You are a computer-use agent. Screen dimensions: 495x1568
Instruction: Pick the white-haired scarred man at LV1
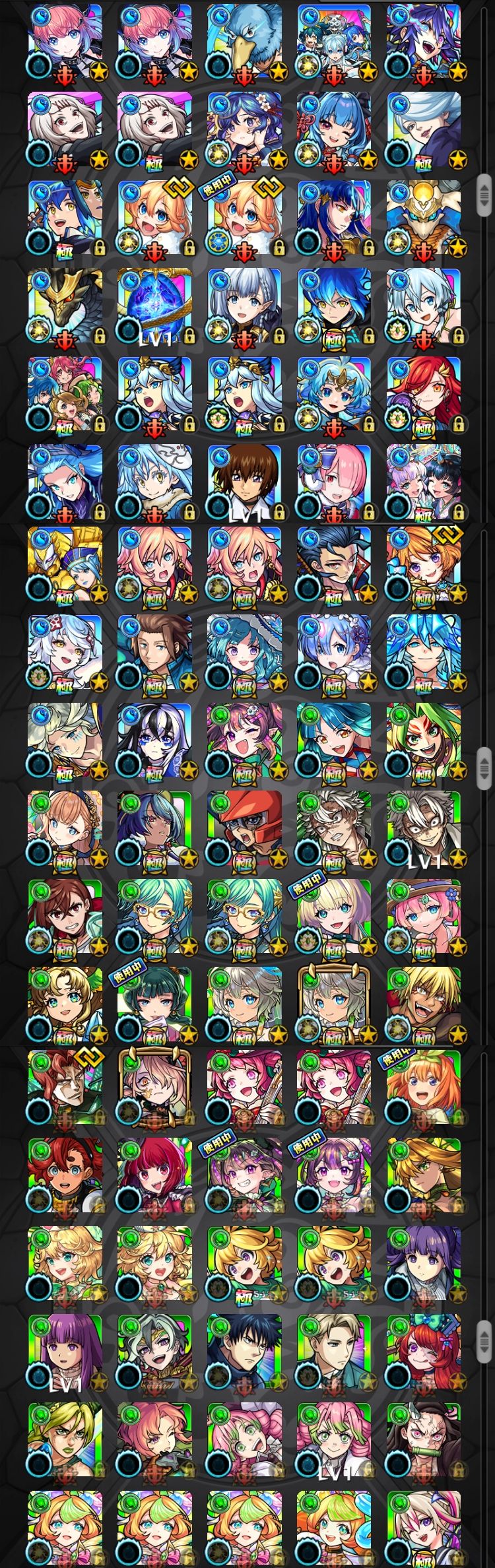(423, 828)
